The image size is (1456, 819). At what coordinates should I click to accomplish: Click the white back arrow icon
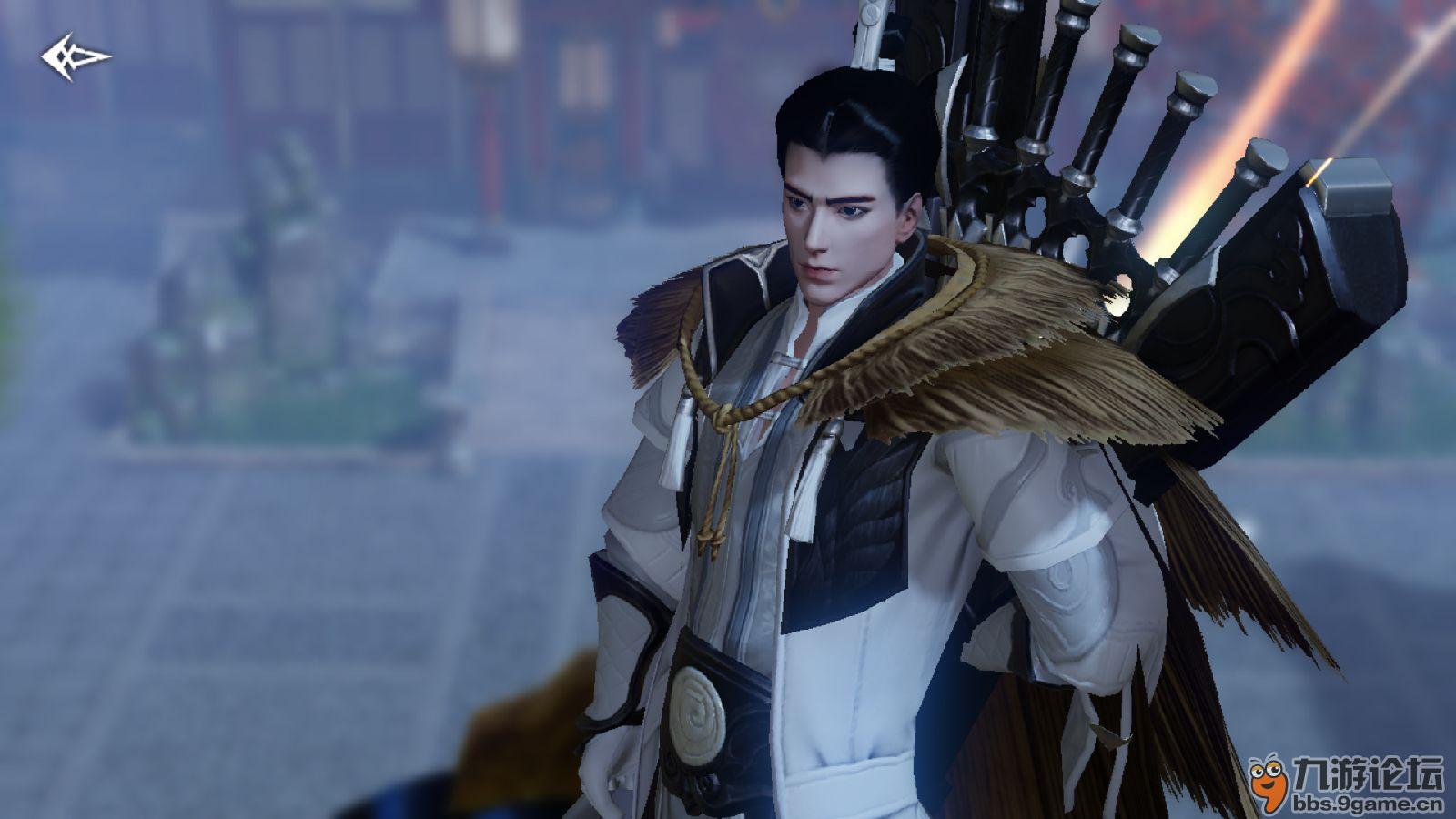tap(75, 58)
